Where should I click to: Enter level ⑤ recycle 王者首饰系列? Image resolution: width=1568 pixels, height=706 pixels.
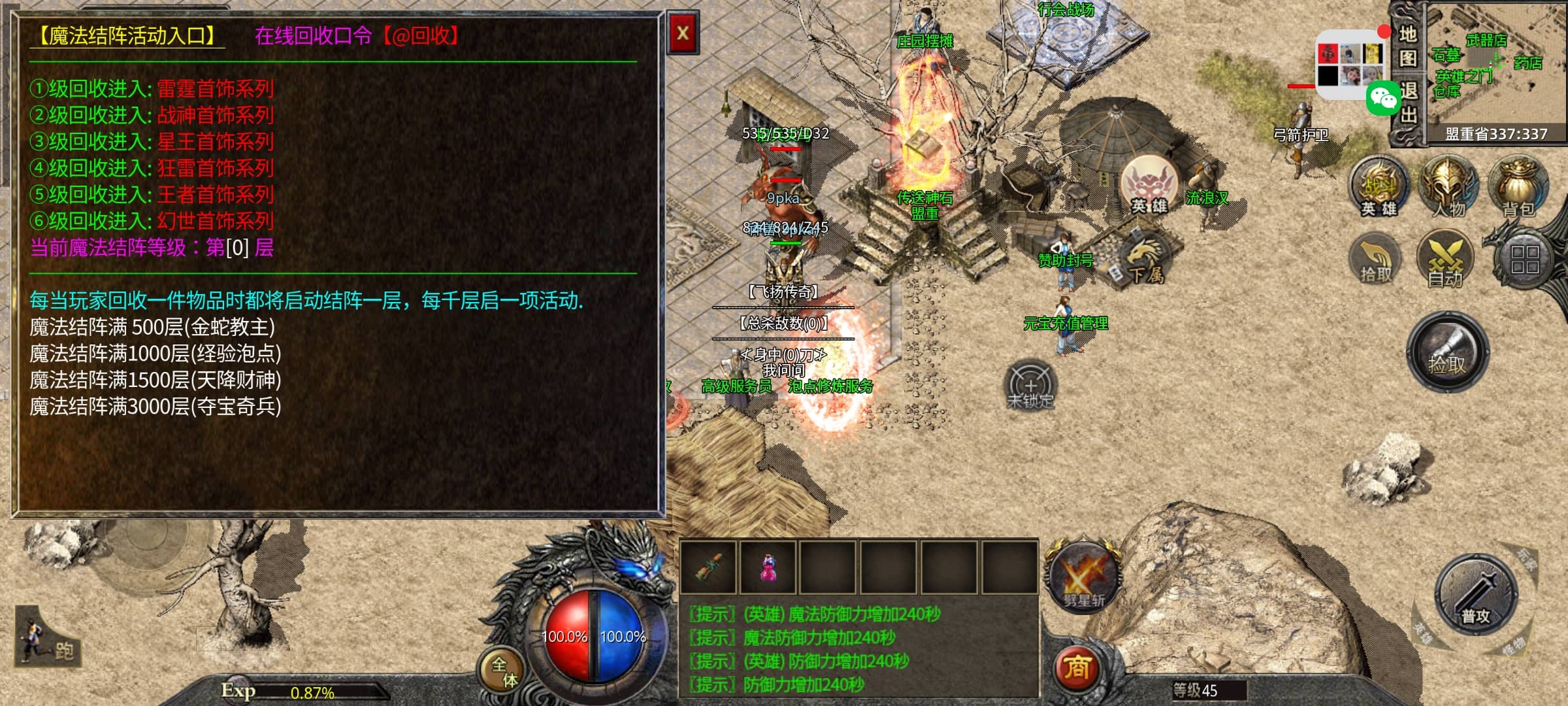click(215, 195)
